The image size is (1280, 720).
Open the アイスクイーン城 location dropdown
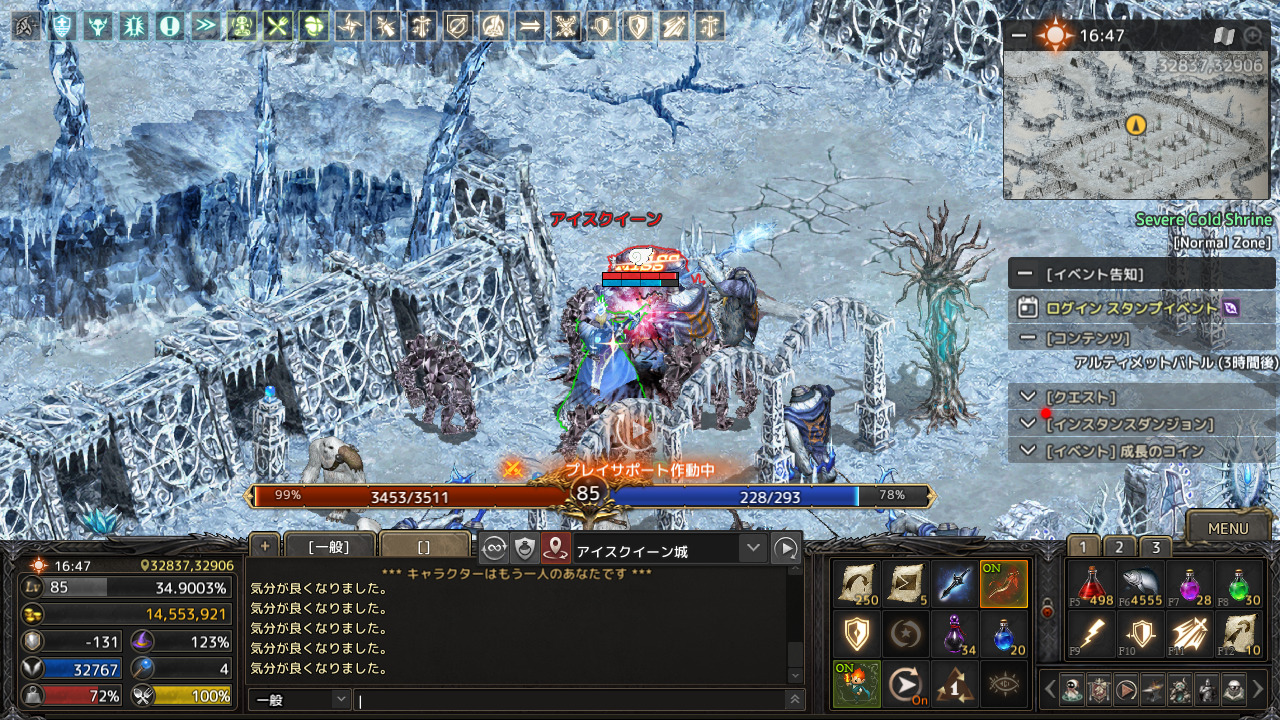[x=753, y=548]
